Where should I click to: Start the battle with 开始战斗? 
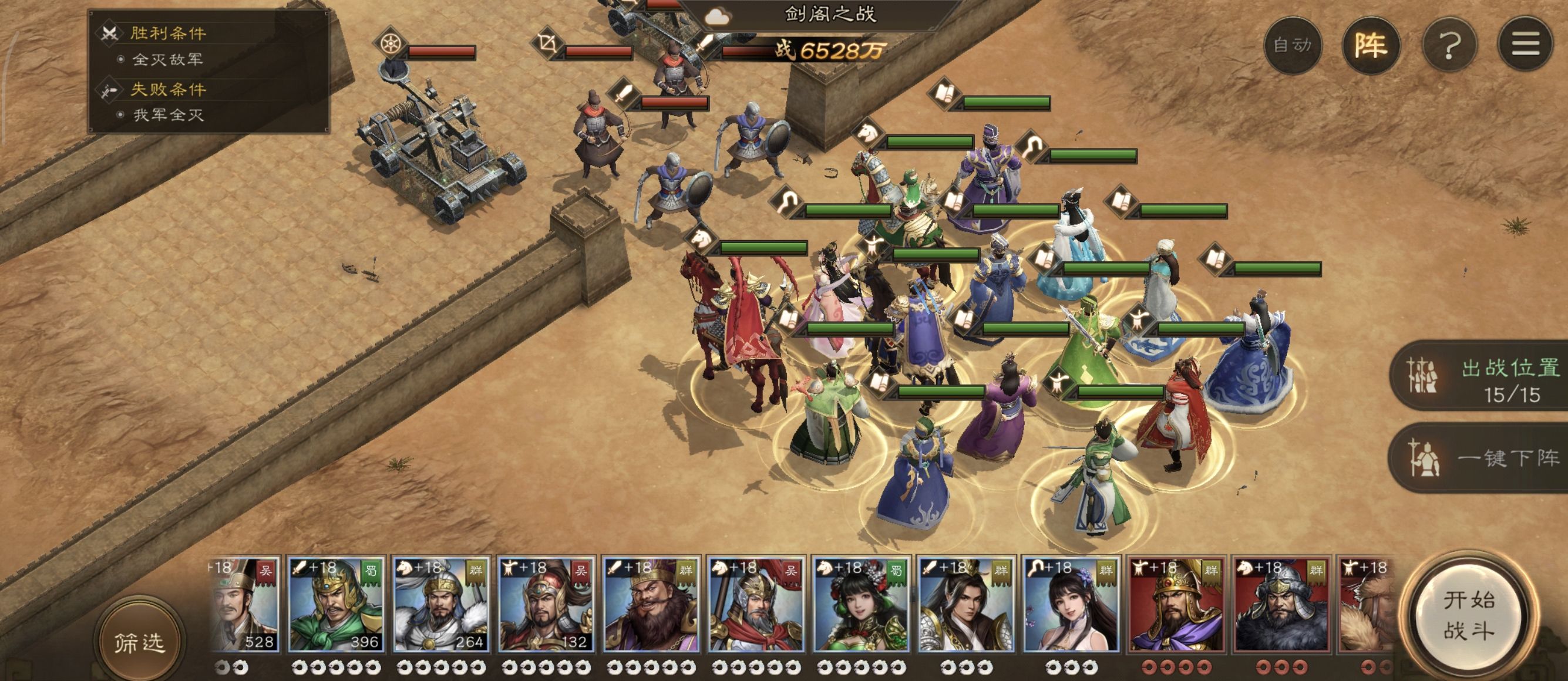point(1468,615)
